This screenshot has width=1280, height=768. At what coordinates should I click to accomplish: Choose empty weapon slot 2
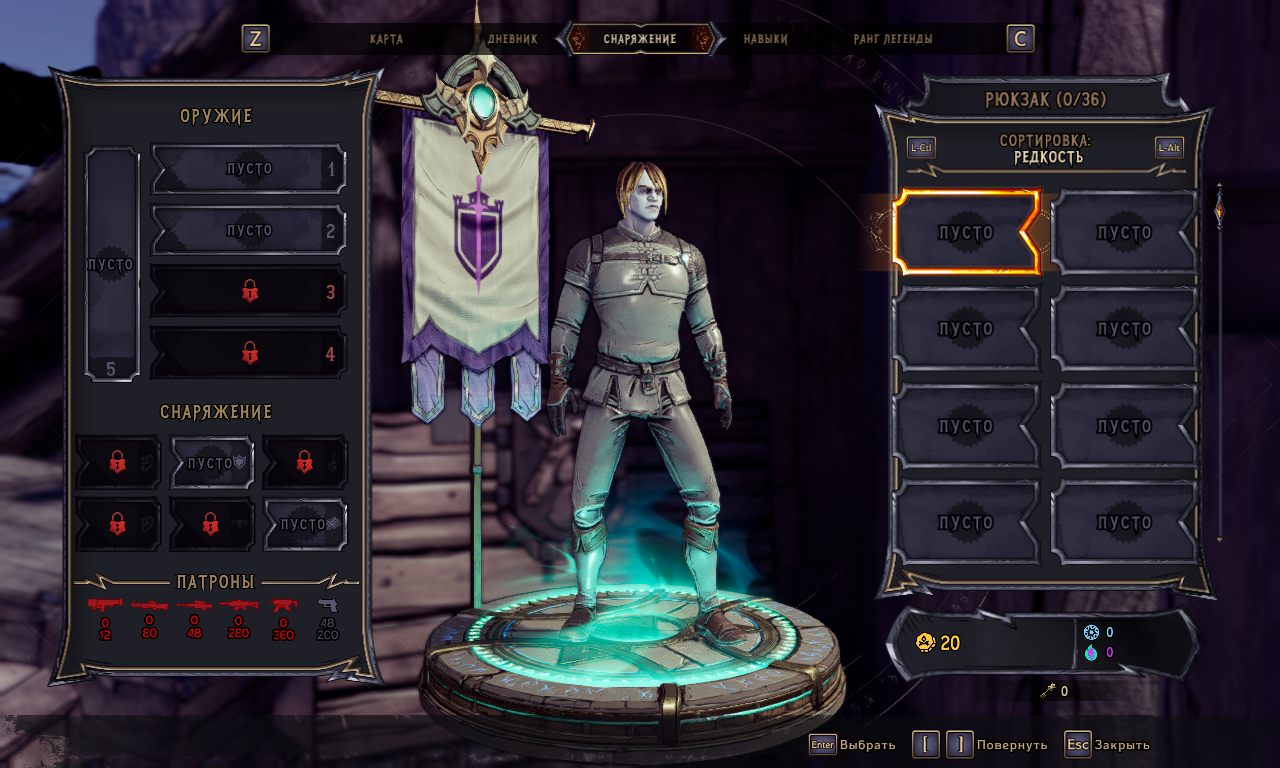coord(248,231)
